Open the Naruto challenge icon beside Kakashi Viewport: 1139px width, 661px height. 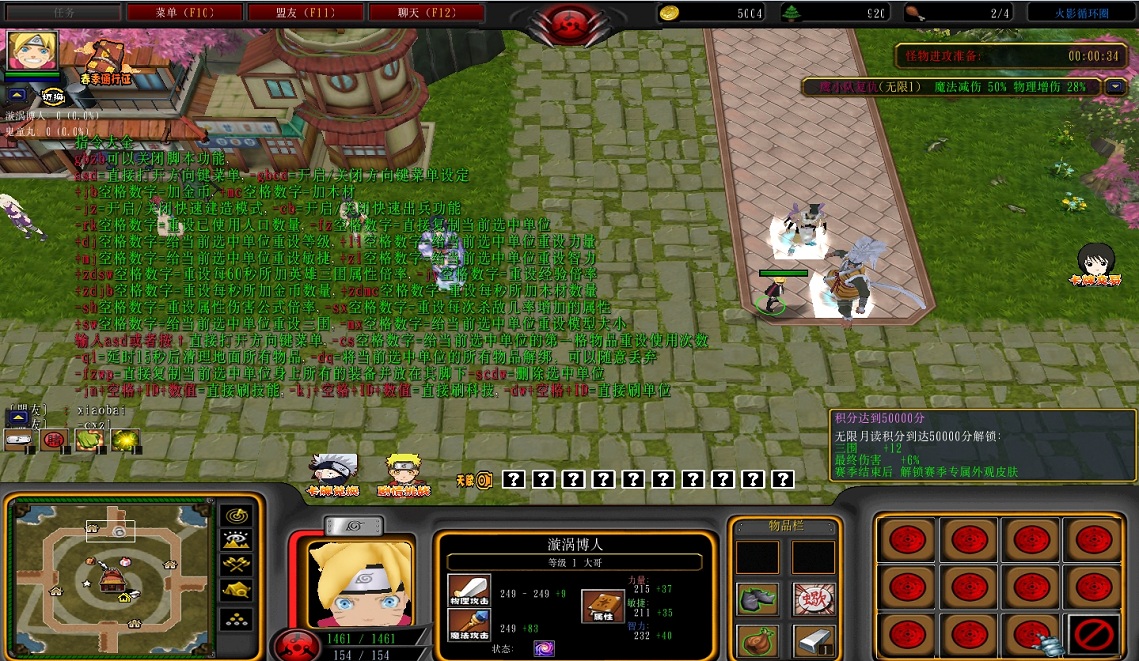point(402,473)
